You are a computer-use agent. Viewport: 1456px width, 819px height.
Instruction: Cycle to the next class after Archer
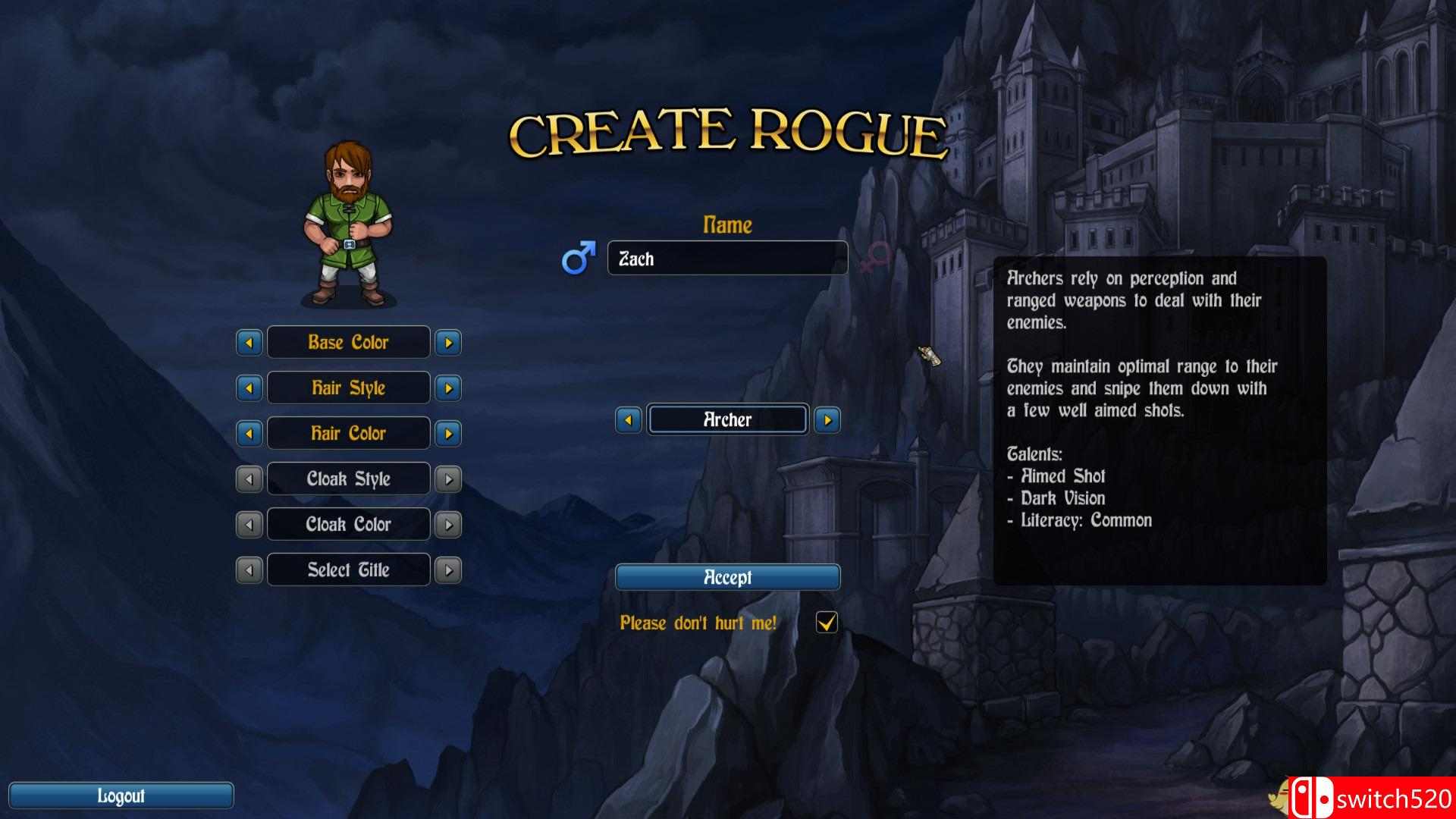[x=827, y=419]
